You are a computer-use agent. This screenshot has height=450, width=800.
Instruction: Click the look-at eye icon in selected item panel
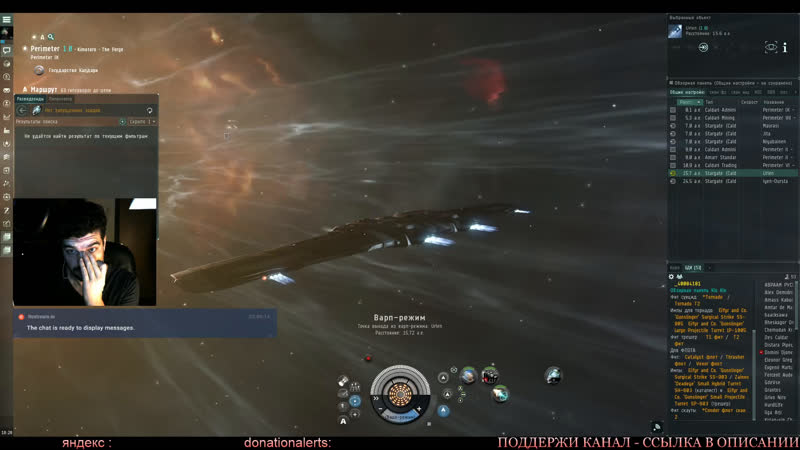[x=771, y=47]
